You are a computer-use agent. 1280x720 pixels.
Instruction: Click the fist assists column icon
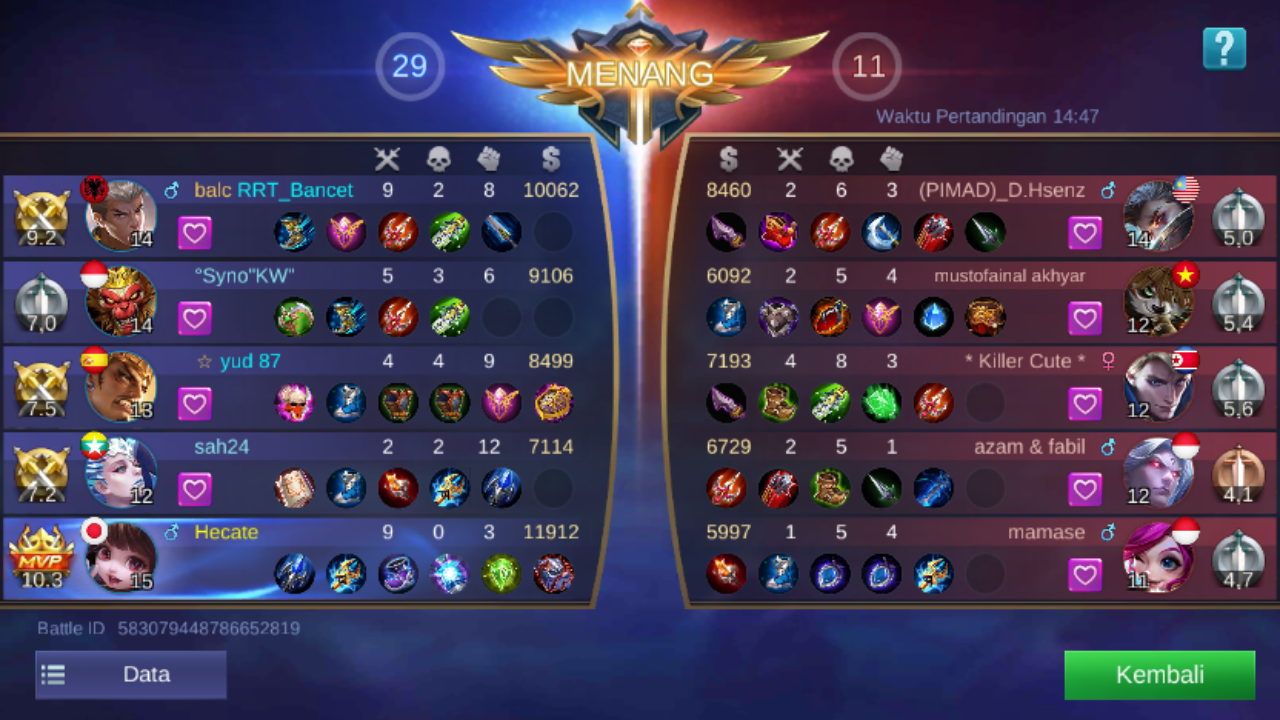point(489,158)
